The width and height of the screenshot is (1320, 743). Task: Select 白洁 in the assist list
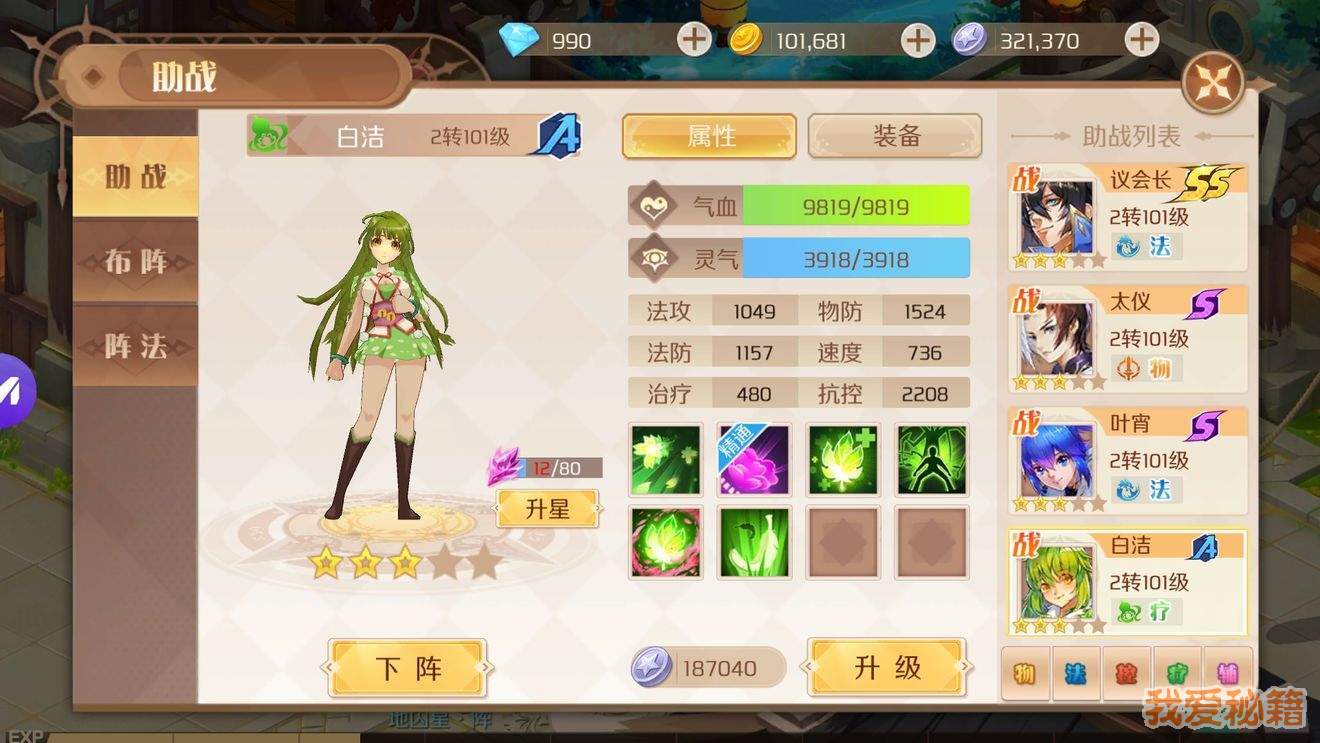[1128, 583]
